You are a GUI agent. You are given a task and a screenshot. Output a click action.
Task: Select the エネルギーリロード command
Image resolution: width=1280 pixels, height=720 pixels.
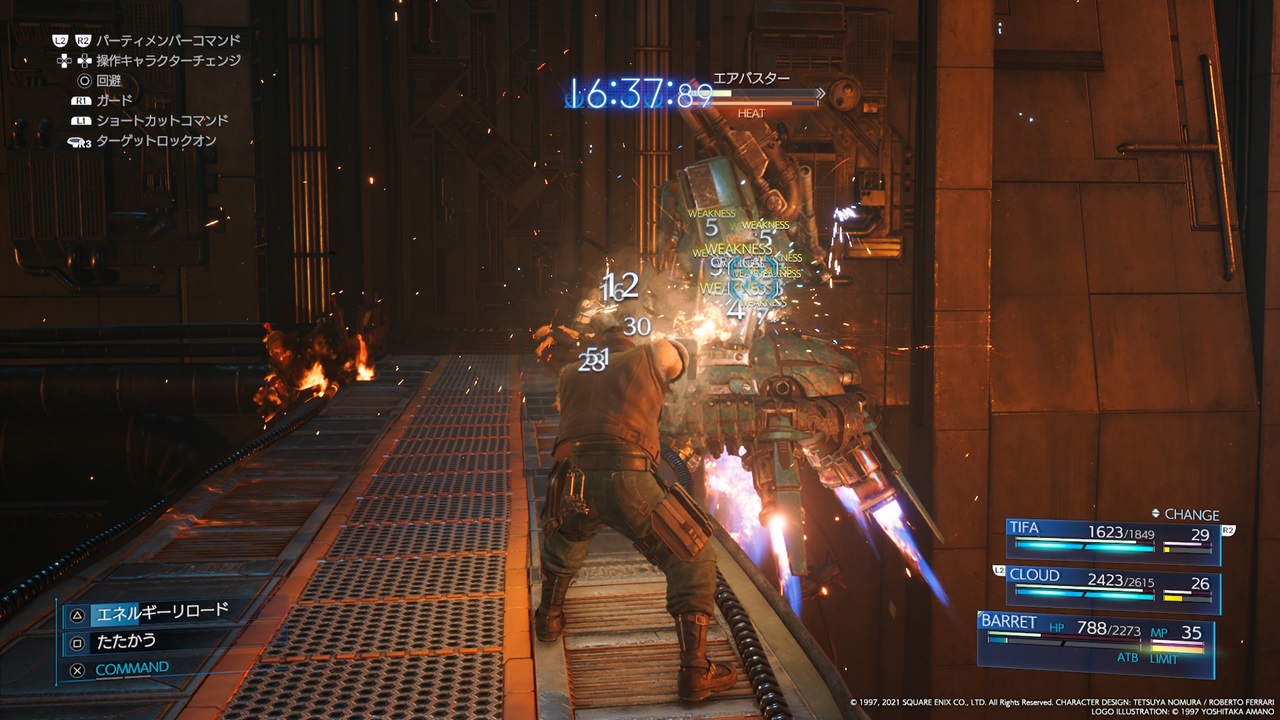click(160, 612)
